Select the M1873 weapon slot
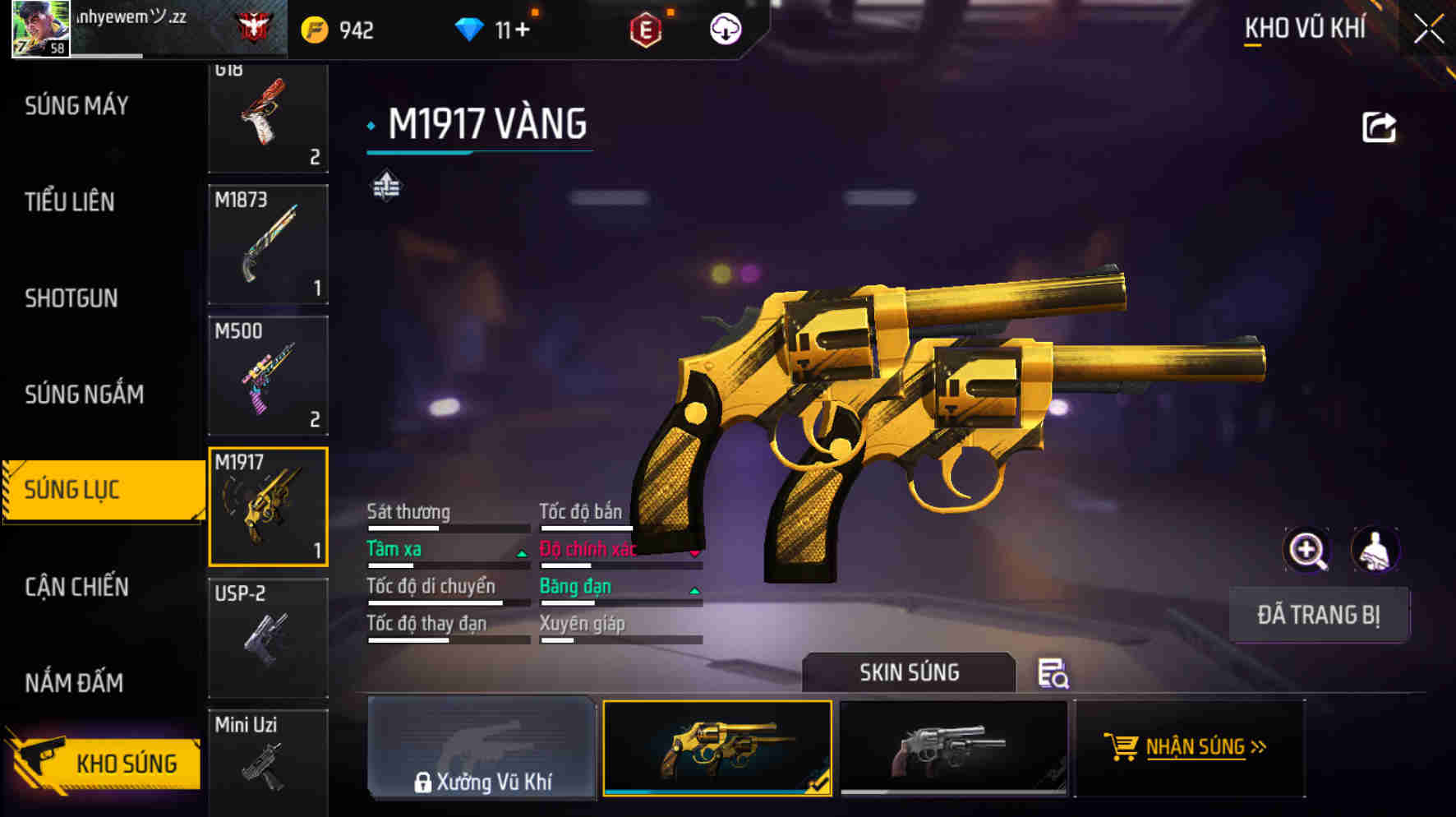This screenshot has width=1456, height=817. (268, 244)
